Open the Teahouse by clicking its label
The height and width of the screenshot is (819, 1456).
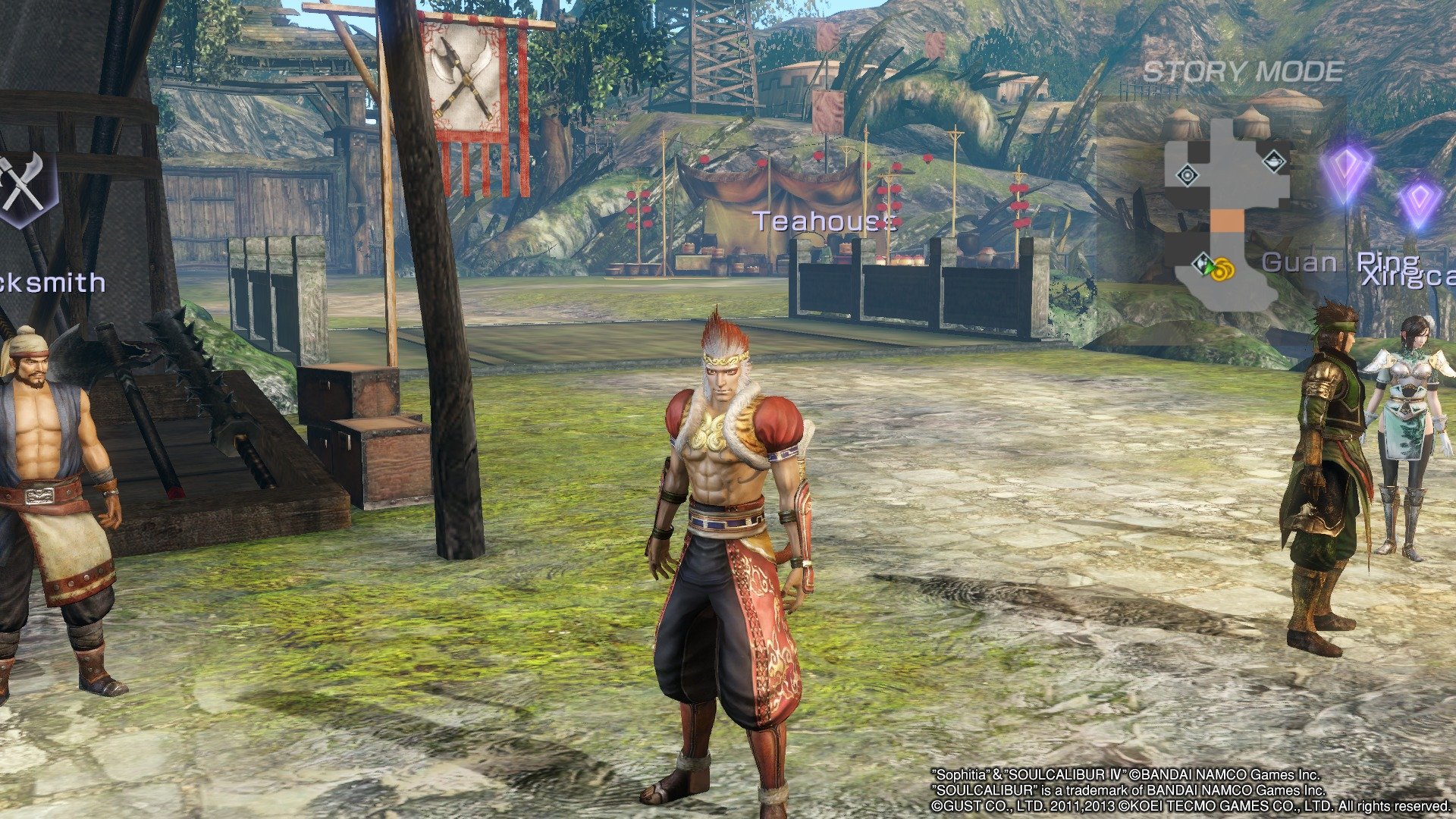coord(824,221)
